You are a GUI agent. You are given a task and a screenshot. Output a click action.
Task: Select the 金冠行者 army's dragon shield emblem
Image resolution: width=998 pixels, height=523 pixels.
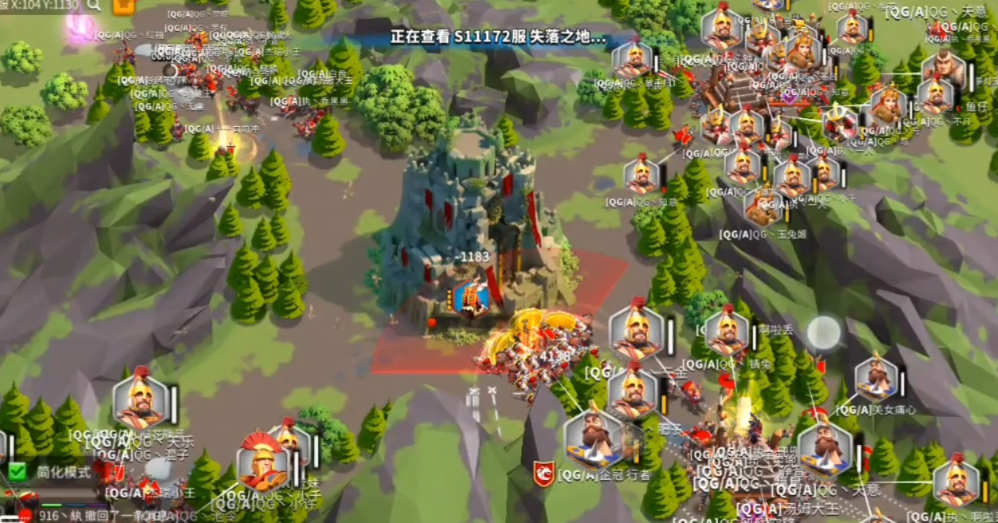(544, 474)
